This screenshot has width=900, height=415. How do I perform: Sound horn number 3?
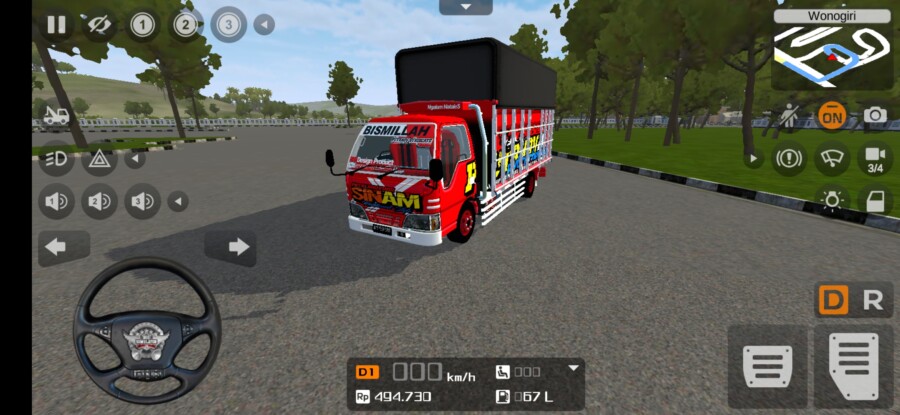pos(142,202)
